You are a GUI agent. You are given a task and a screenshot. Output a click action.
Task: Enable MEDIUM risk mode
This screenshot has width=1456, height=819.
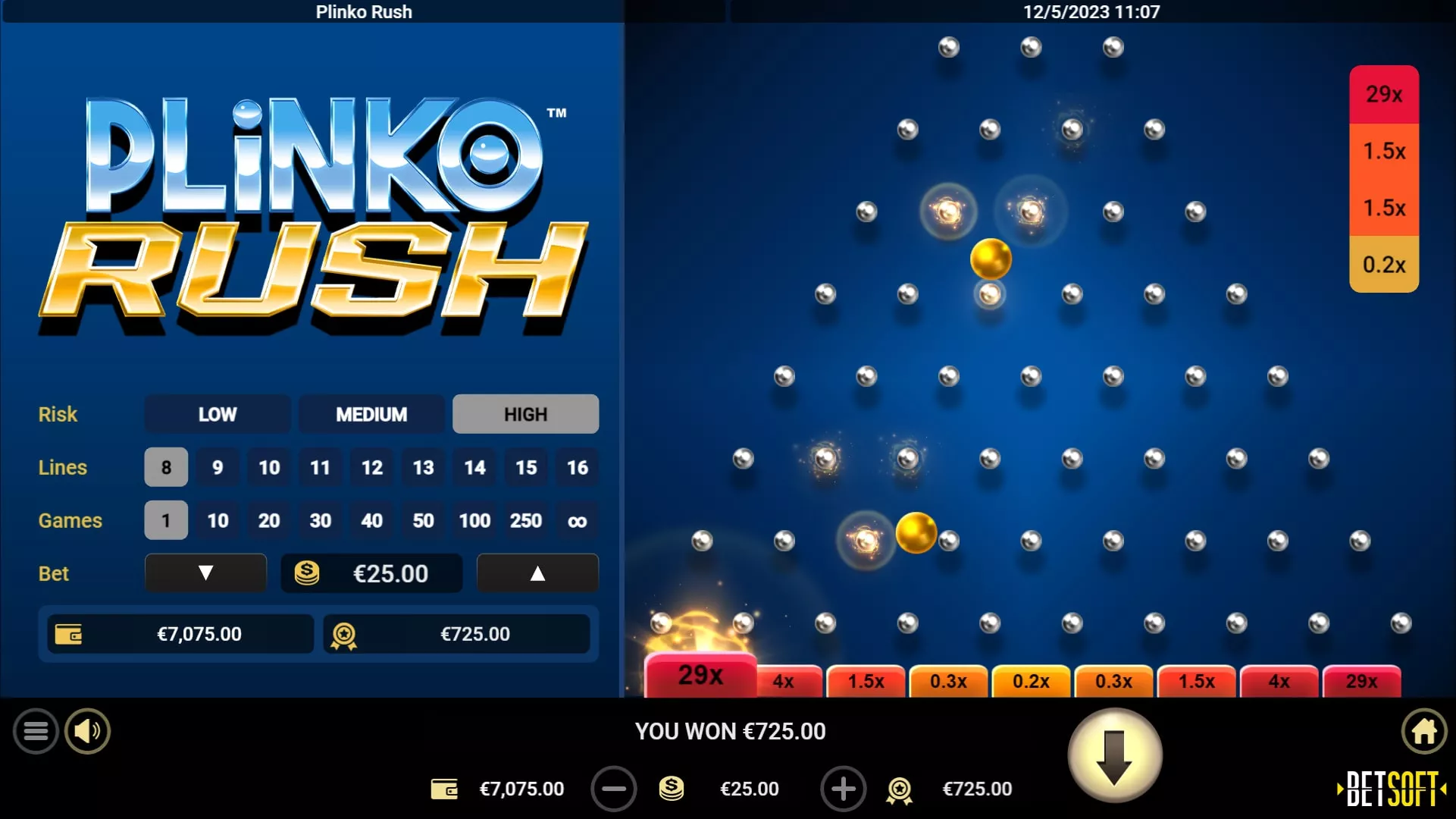point(371,414)
